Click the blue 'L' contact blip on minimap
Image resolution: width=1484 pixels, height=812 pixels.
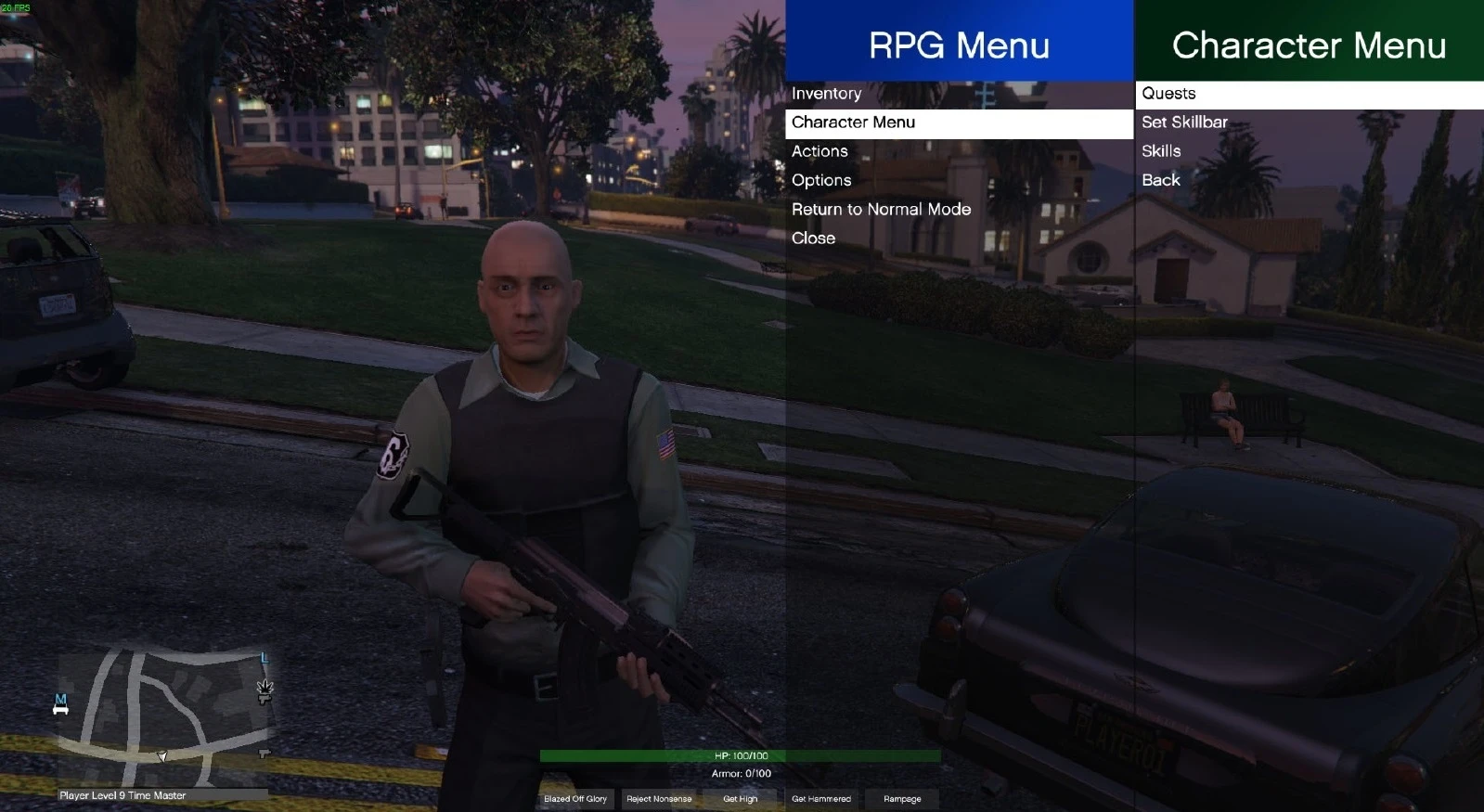coord(264,658)
